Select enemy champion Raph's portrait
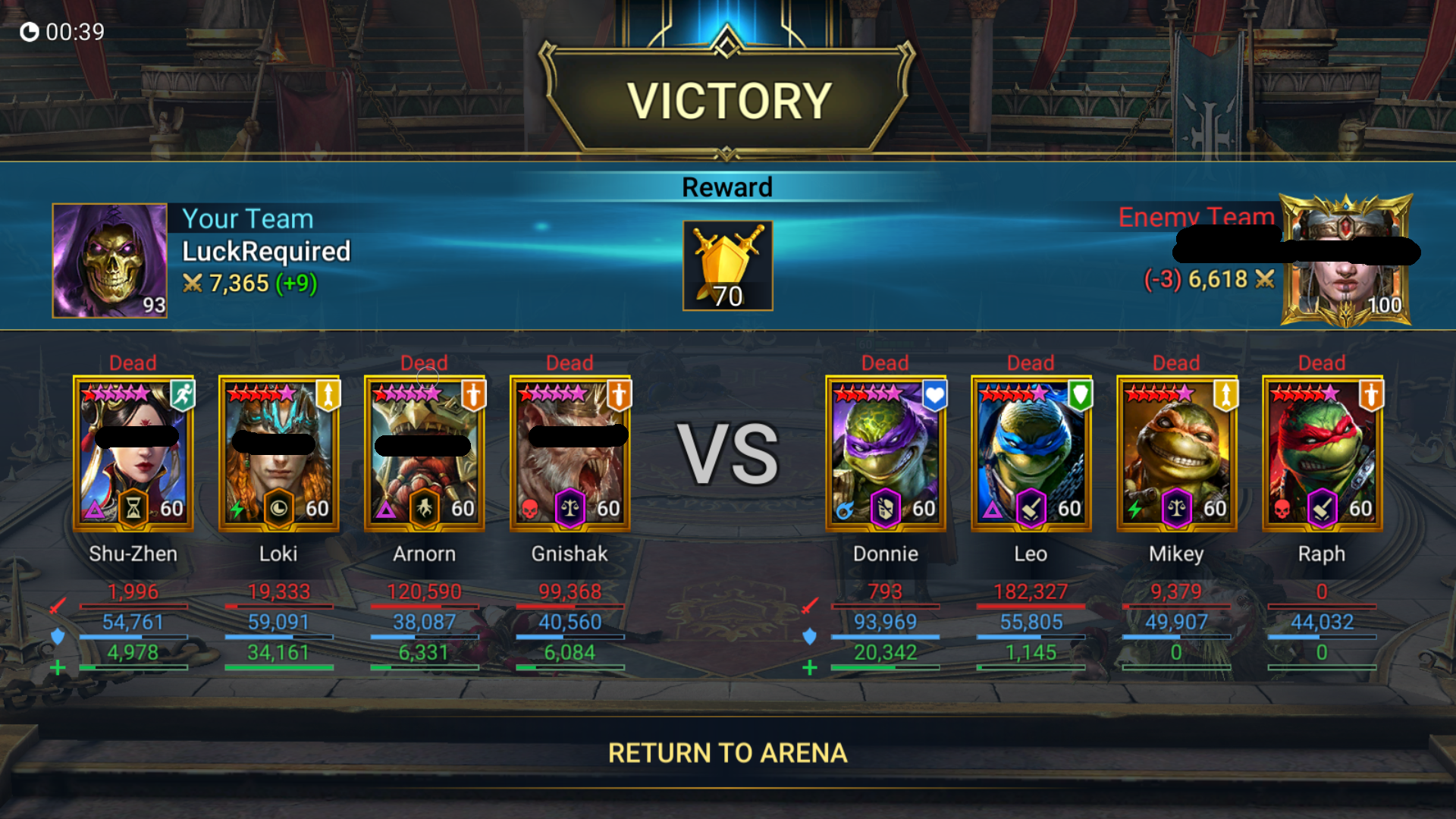 pyautogui.click(x=1323, y=453)
